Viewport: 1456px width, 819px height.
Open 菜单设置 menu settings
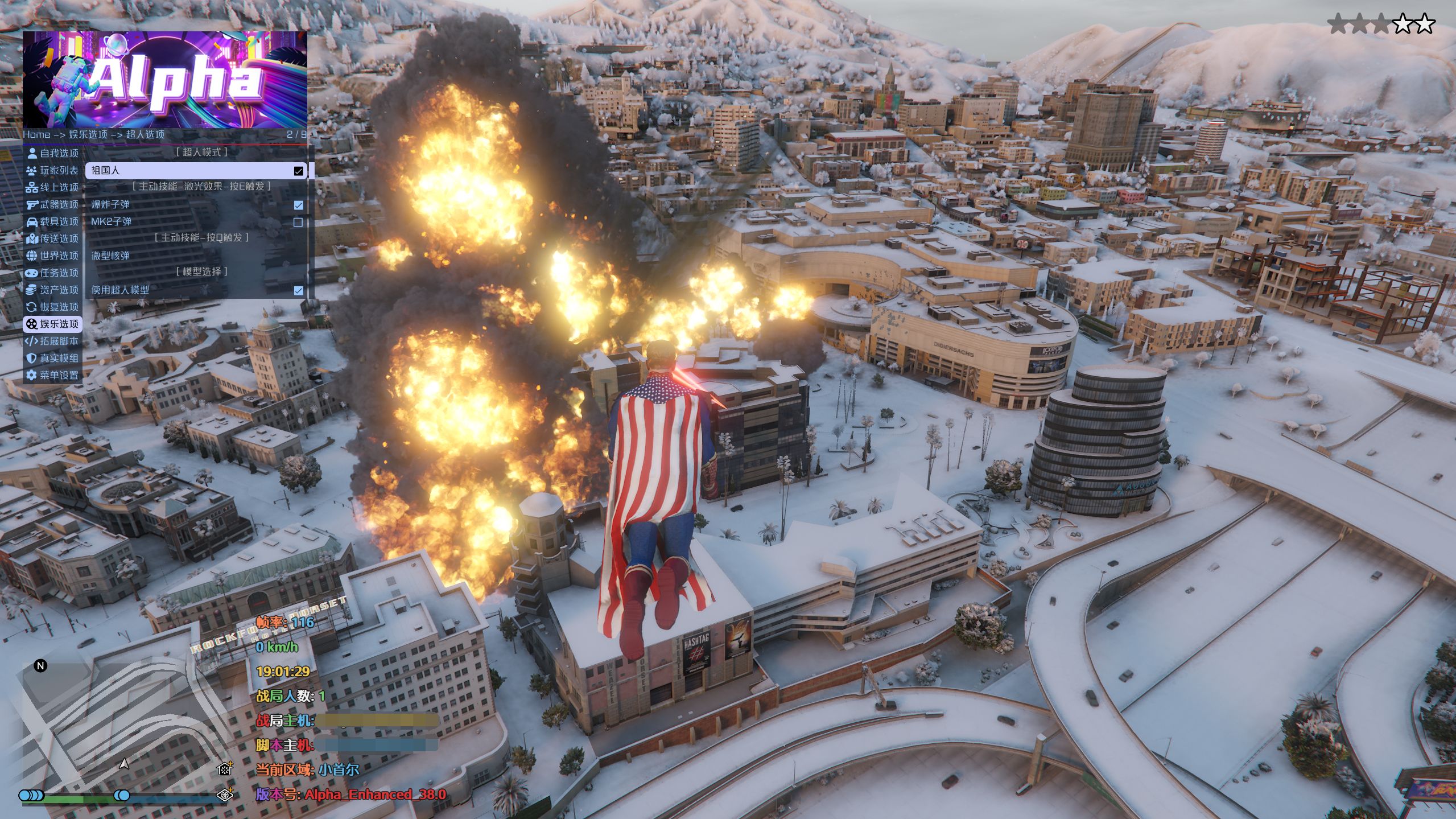(52, 375)
